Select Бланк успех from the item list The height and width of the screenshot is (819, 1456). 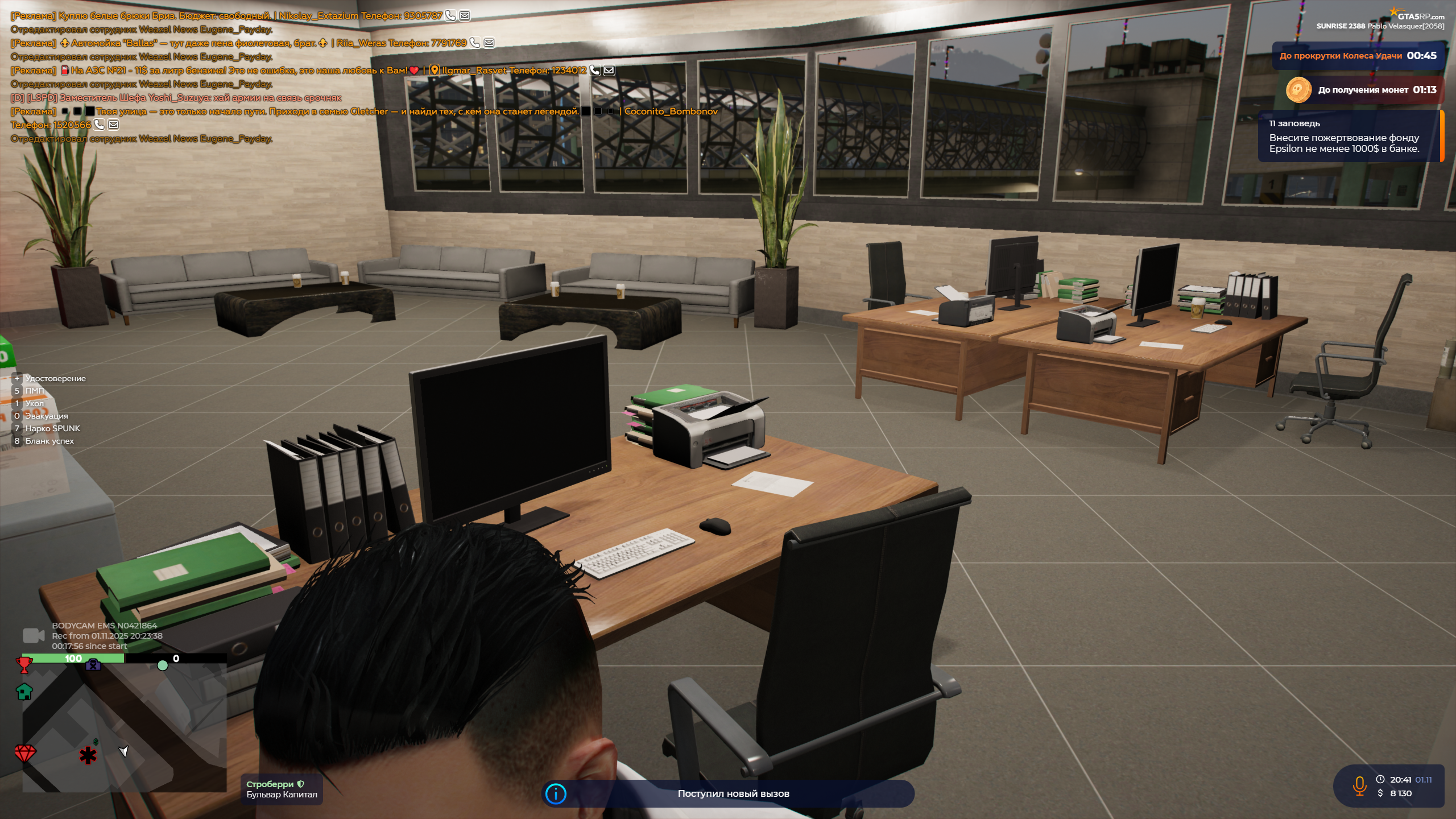tap(50, 440)
